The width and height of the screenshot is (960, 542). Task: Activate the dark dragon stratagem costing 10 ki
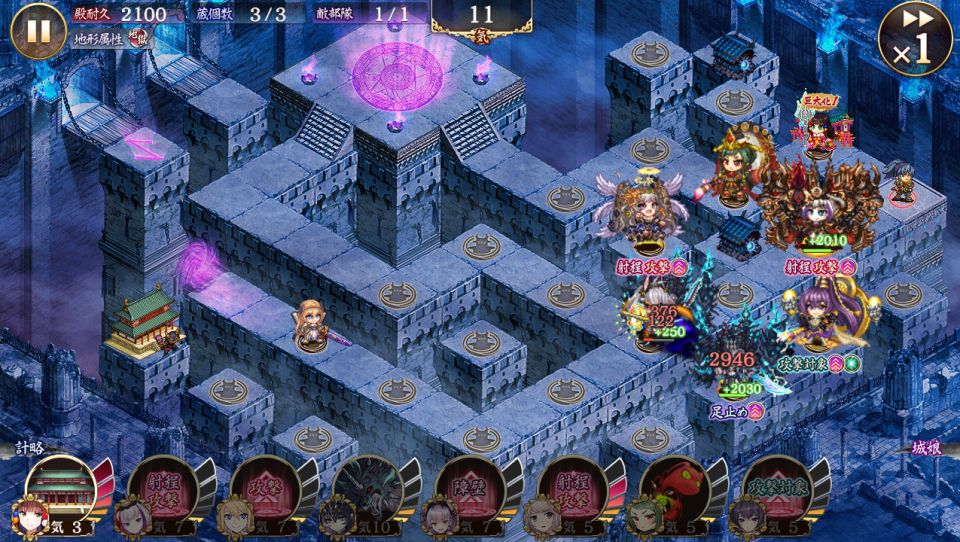point(367,490)
